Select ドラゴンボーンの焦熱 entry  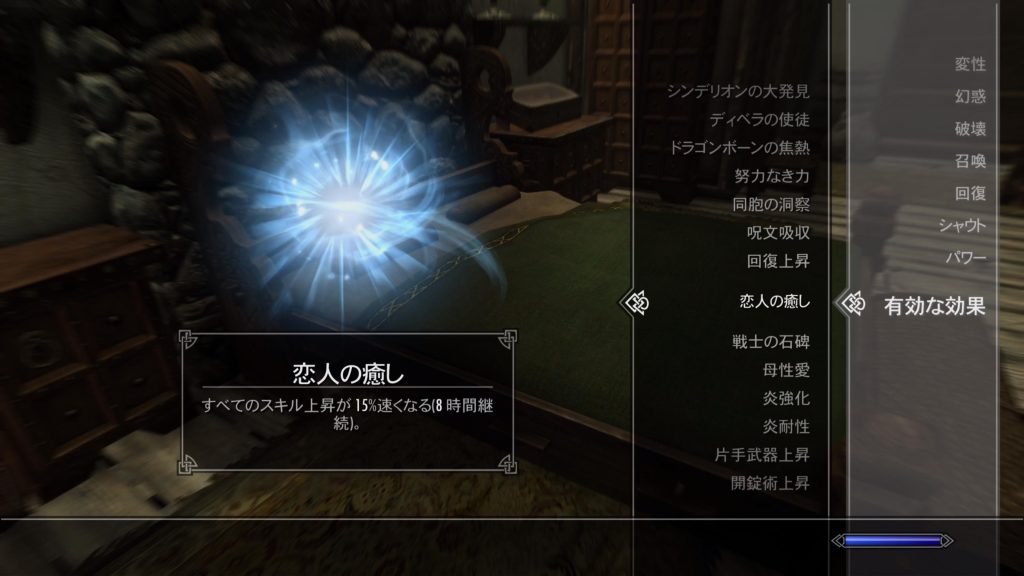(740, 148)
